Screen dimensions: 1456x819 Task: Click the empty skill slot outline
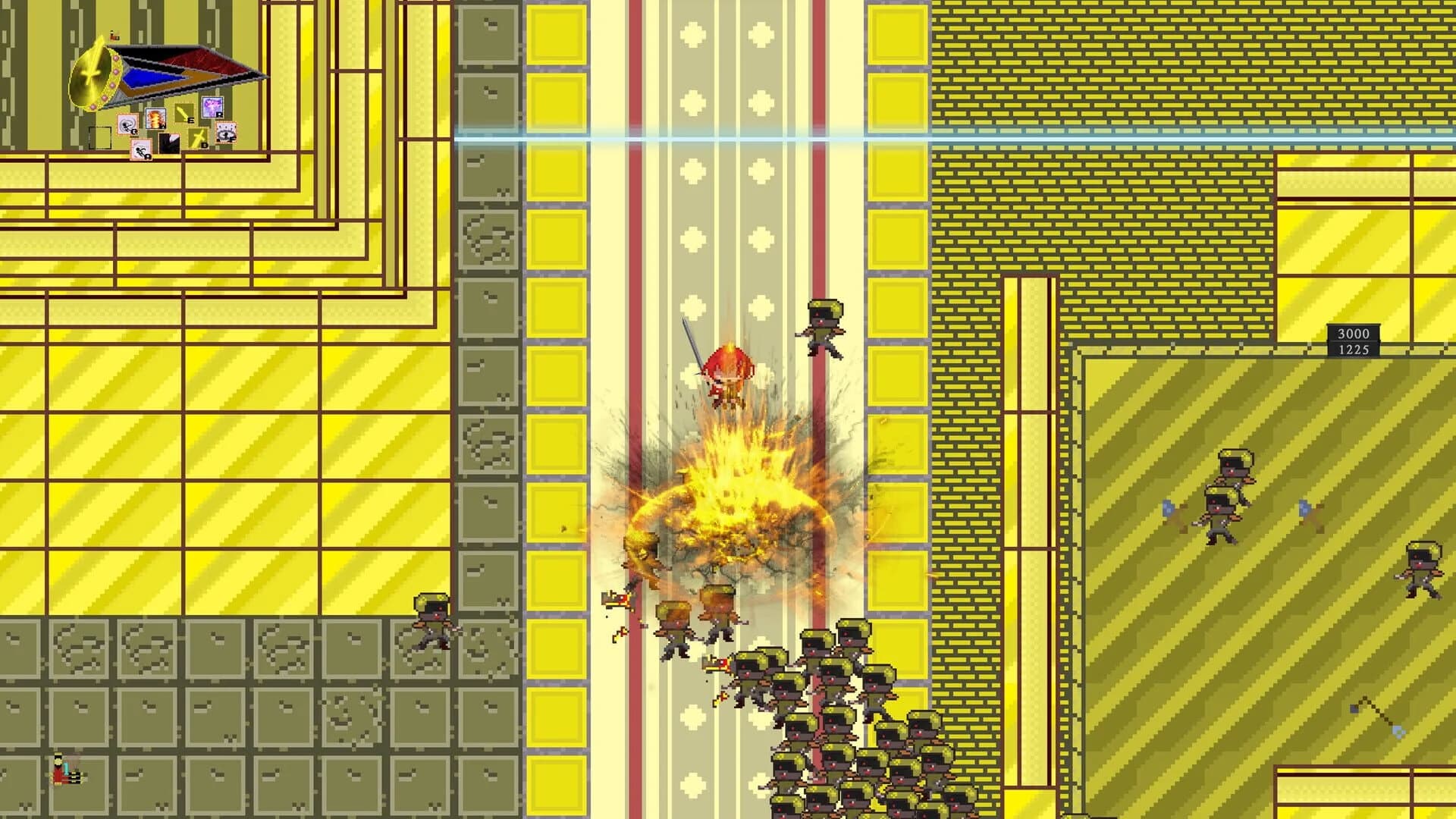100,137
